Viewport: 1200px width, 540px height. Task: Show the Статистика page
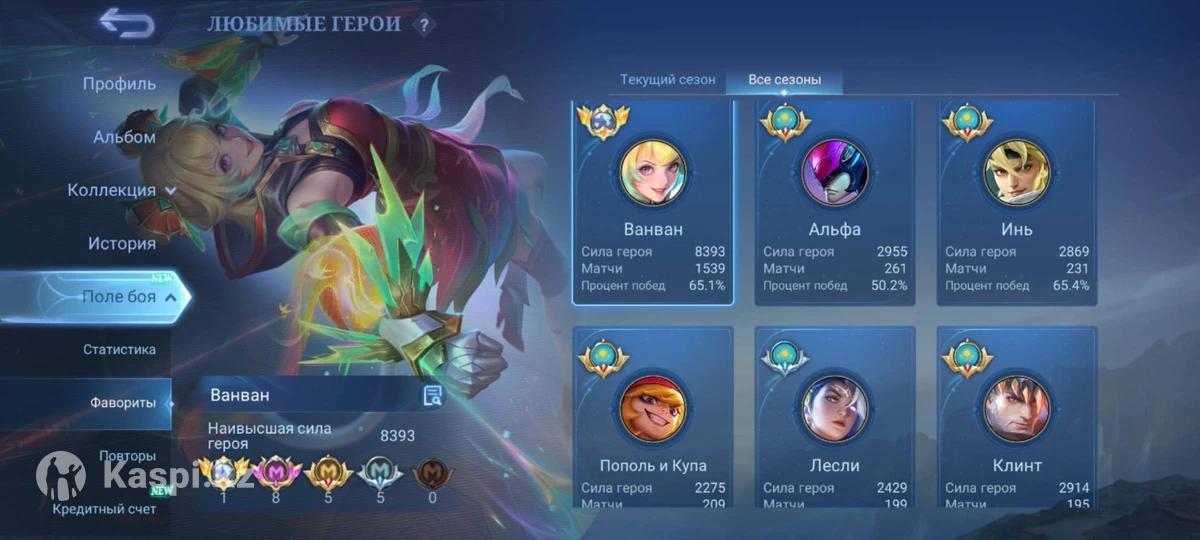click(119, 350)
